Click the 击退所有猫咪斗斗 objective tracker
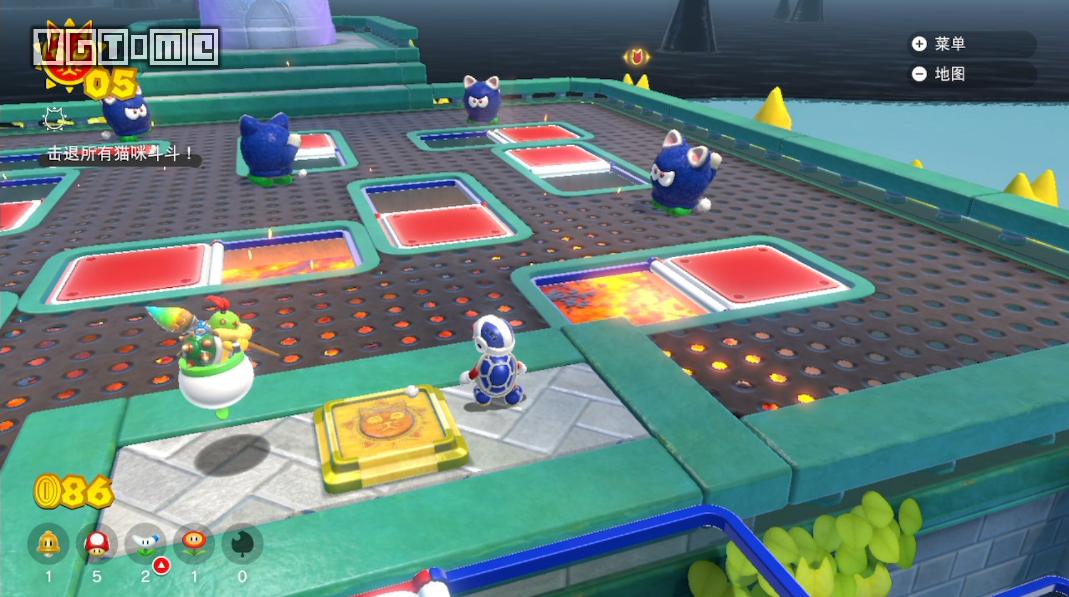 click(118, 155)
